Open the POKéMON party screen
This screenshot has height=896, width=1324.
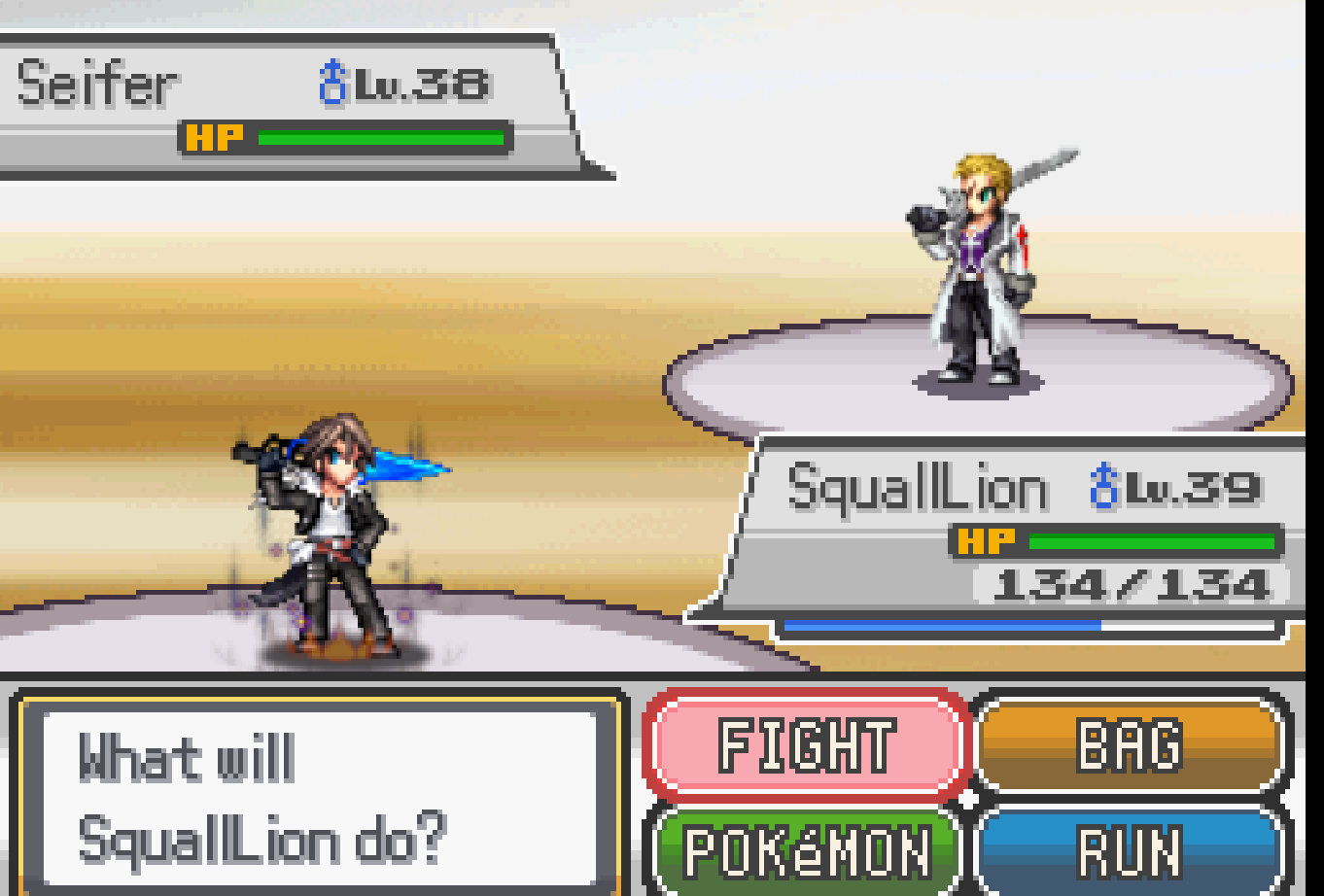[805, 846]
